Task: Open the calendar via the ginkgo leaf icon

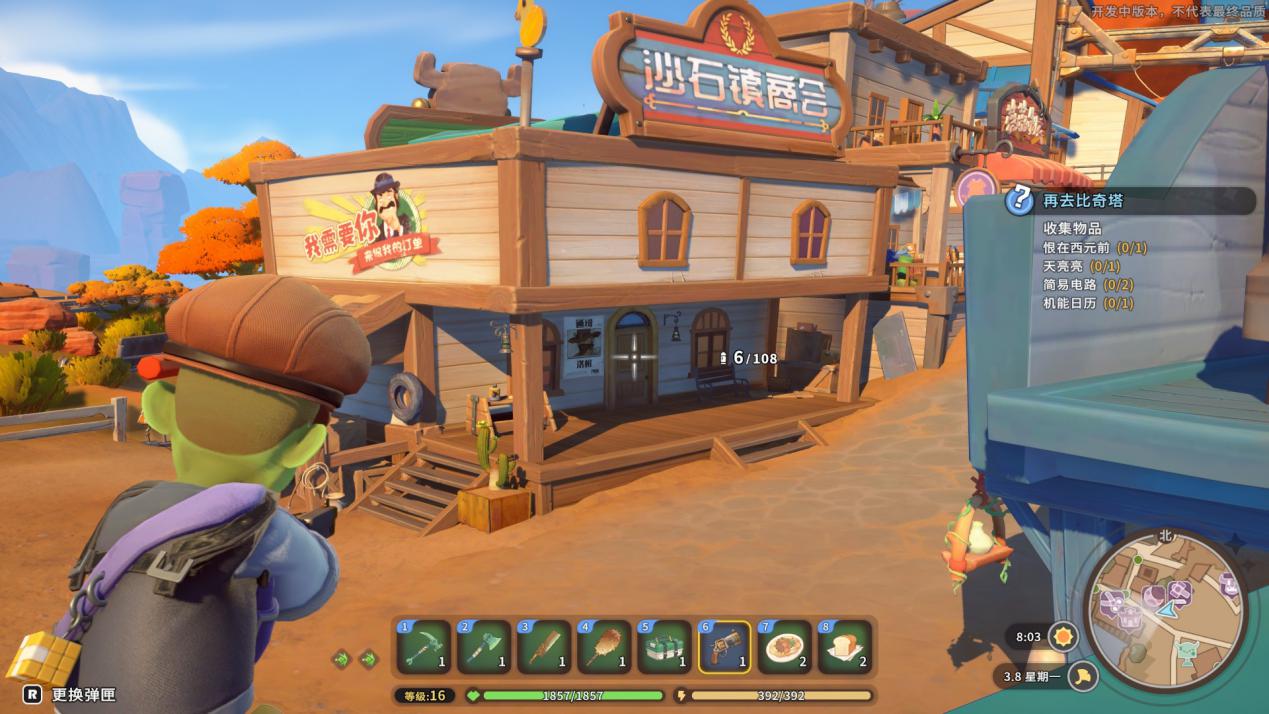Action: (1082, 677)
